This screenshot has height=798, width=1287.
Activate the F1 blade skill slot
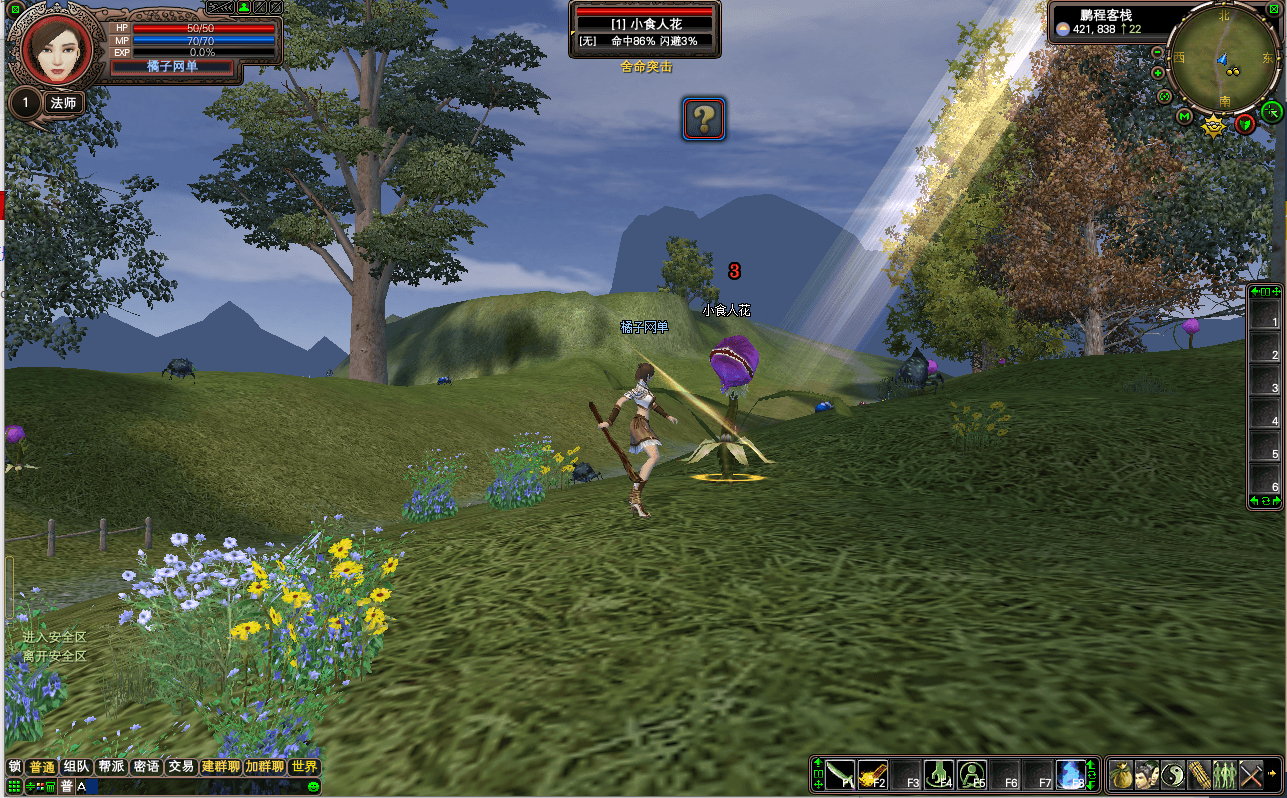840,774
